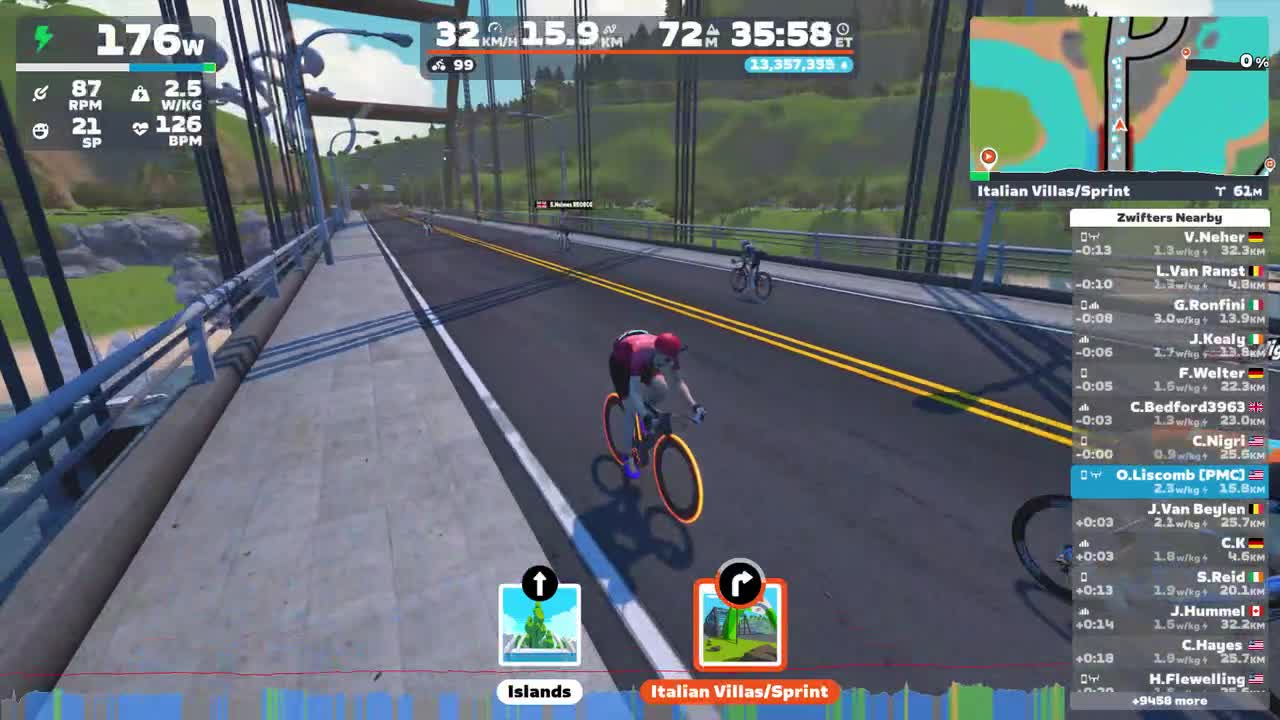
Task: Choose J.Hummel in Zwifters Nearby
Action: (x=1169, y=618)
